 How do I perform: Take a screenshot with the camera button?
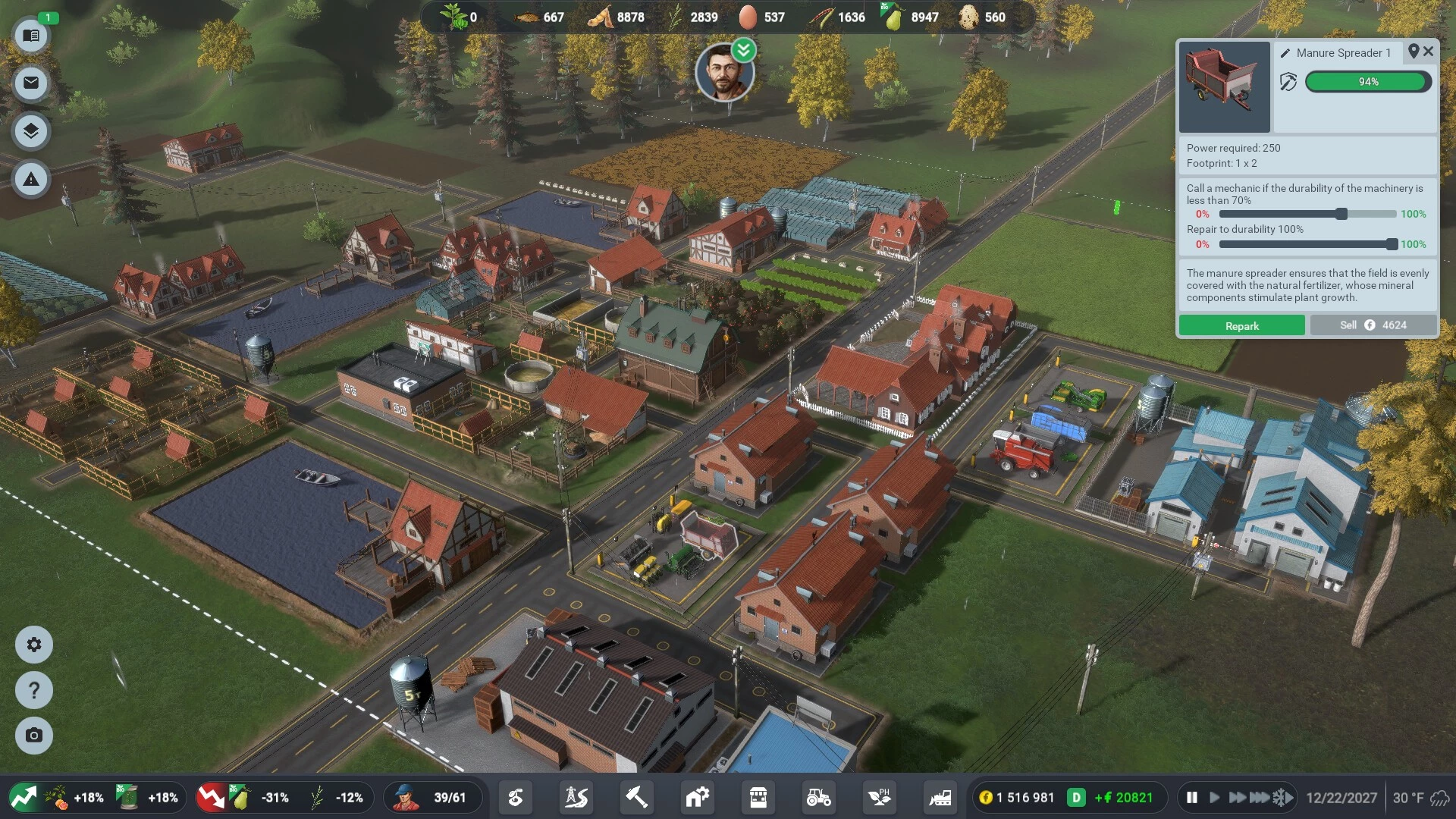tap(34, 736)
